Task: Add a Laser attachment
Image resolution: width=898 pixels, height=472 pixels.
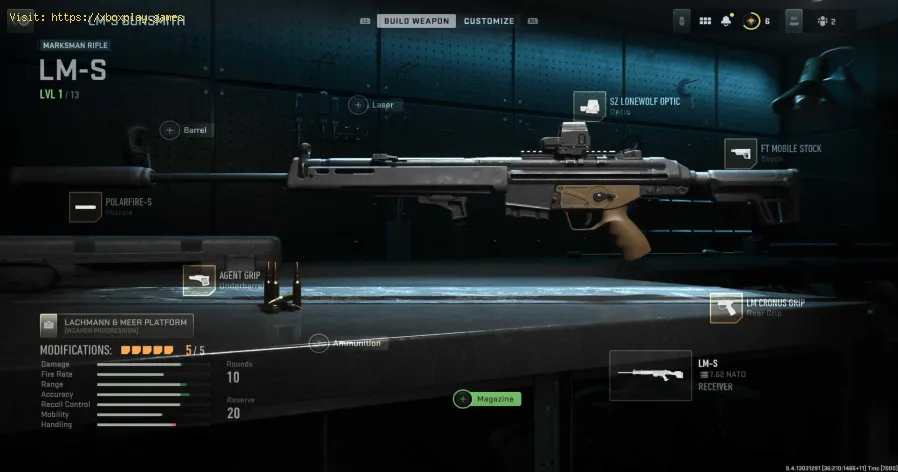Action: 358,105
